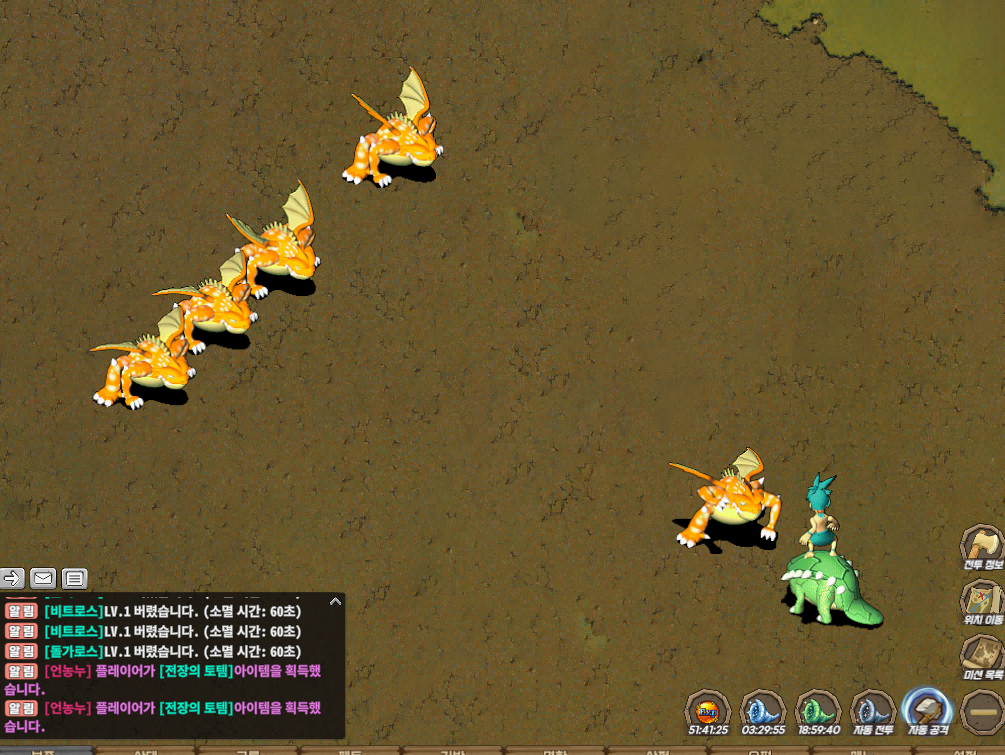Open the chat list lines button
Image resolution: width=1005 pixels, height=755 pixels.
75,577
